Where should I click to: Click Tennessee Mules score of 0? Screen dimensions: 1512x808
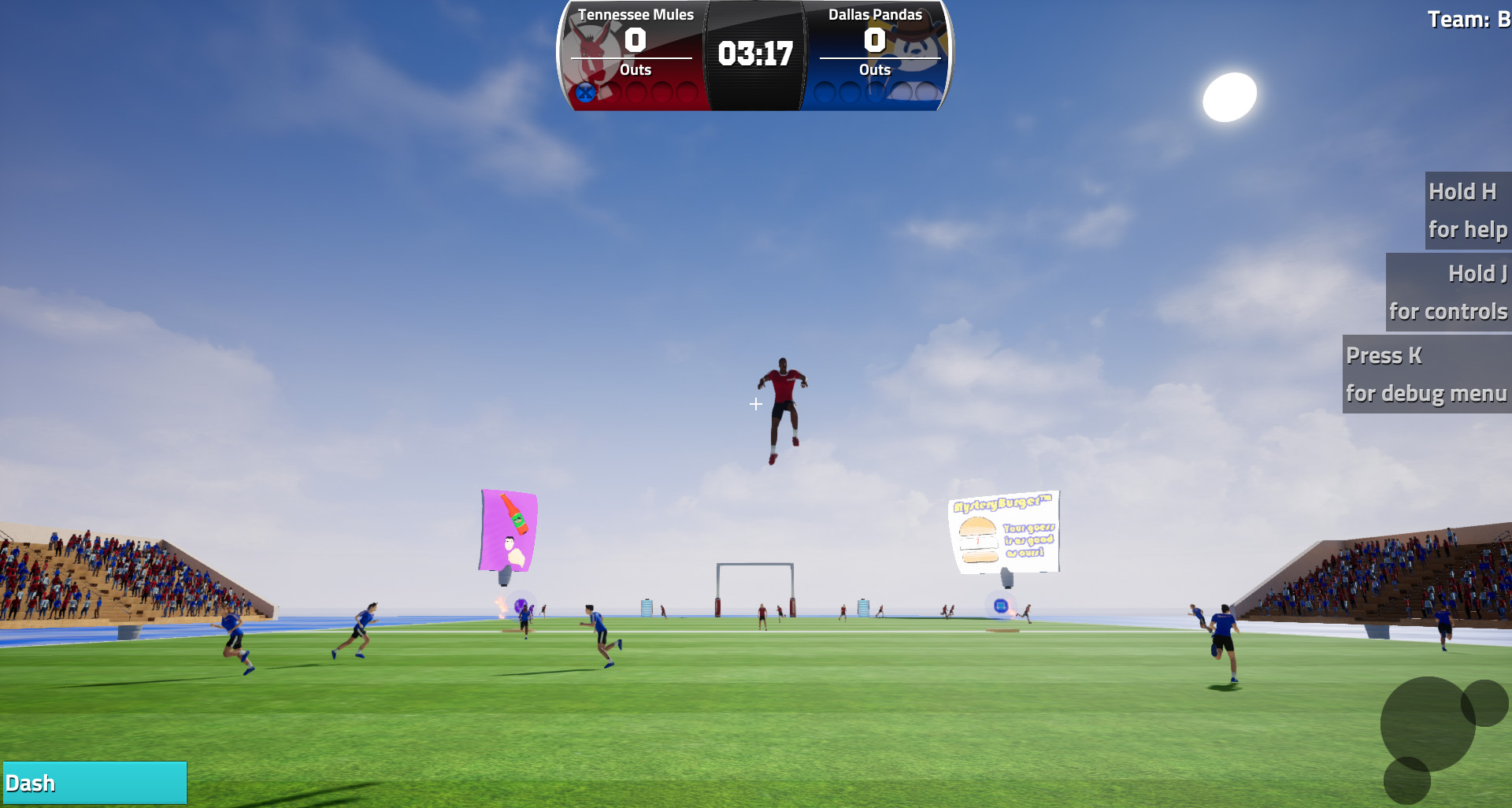(635, 39)
